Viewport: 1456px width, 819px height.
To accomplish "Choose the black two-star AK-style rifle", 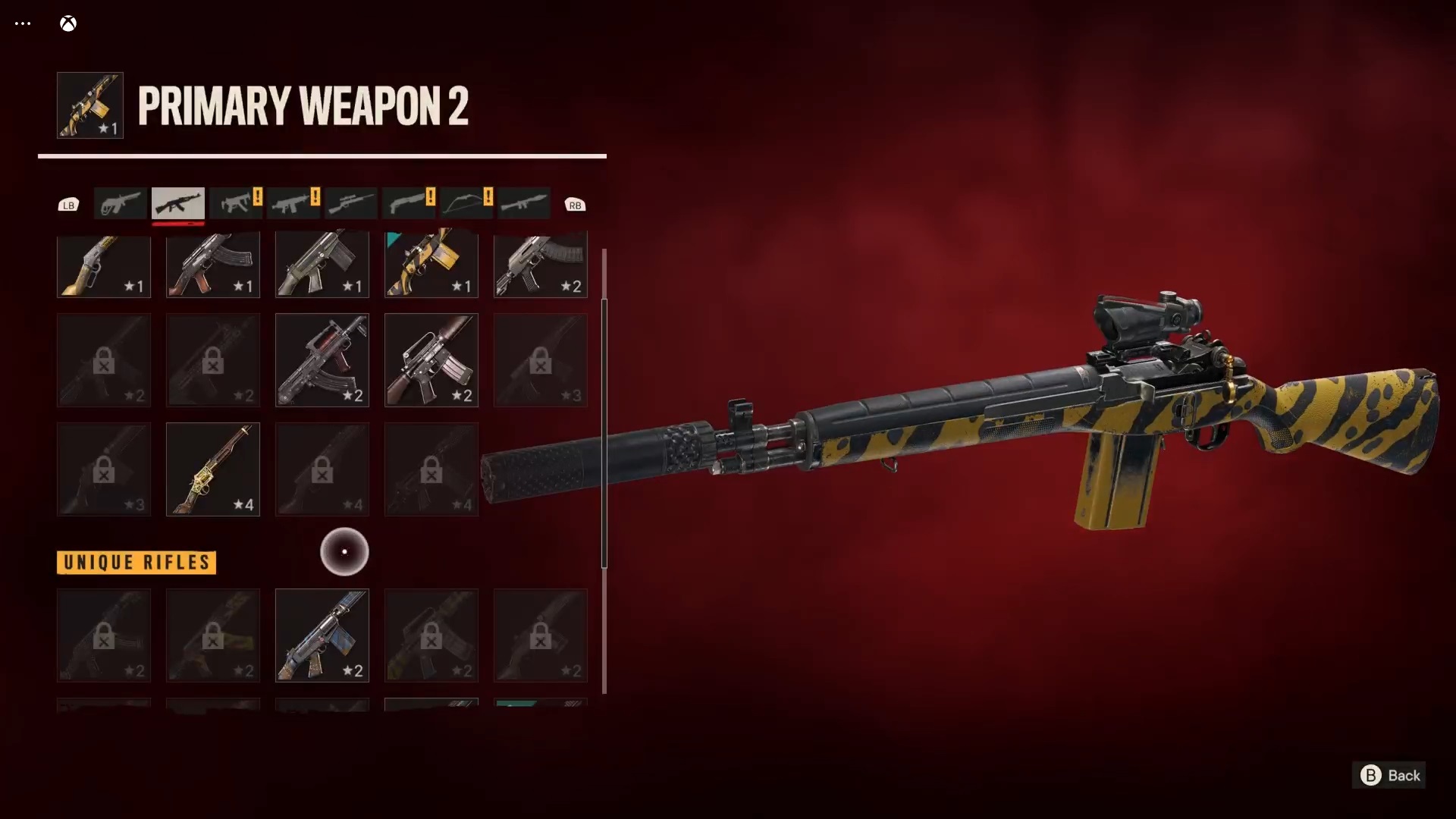I will click(x=541, y=265).
